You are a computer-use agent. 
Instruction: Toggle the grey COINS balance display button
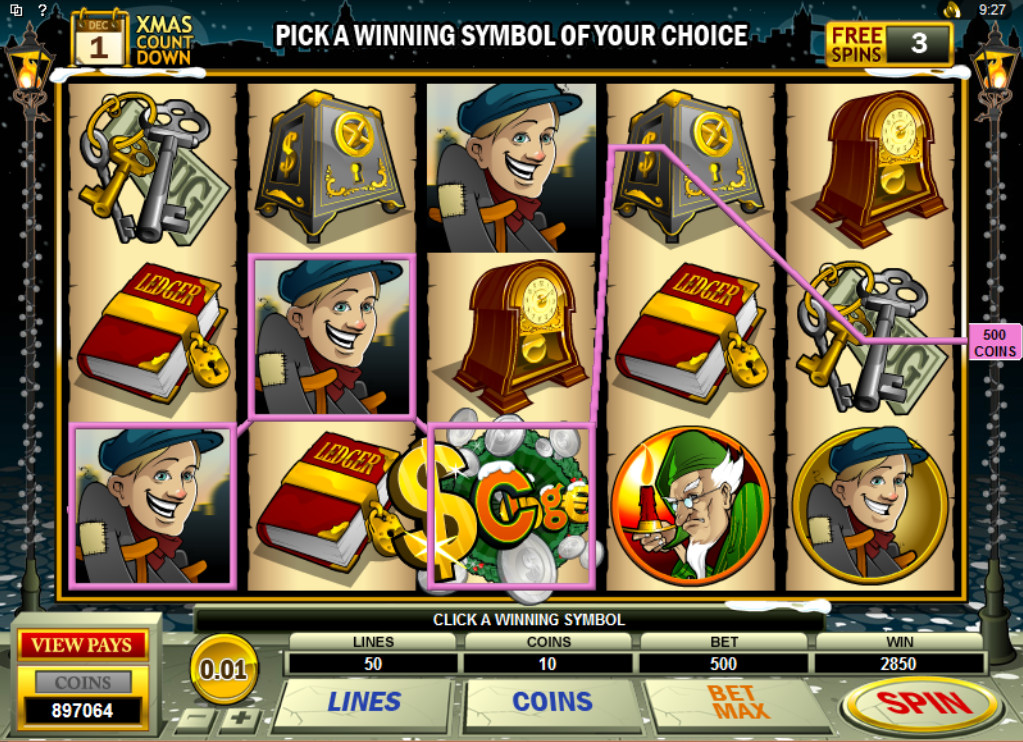click(x=83, y=683)
